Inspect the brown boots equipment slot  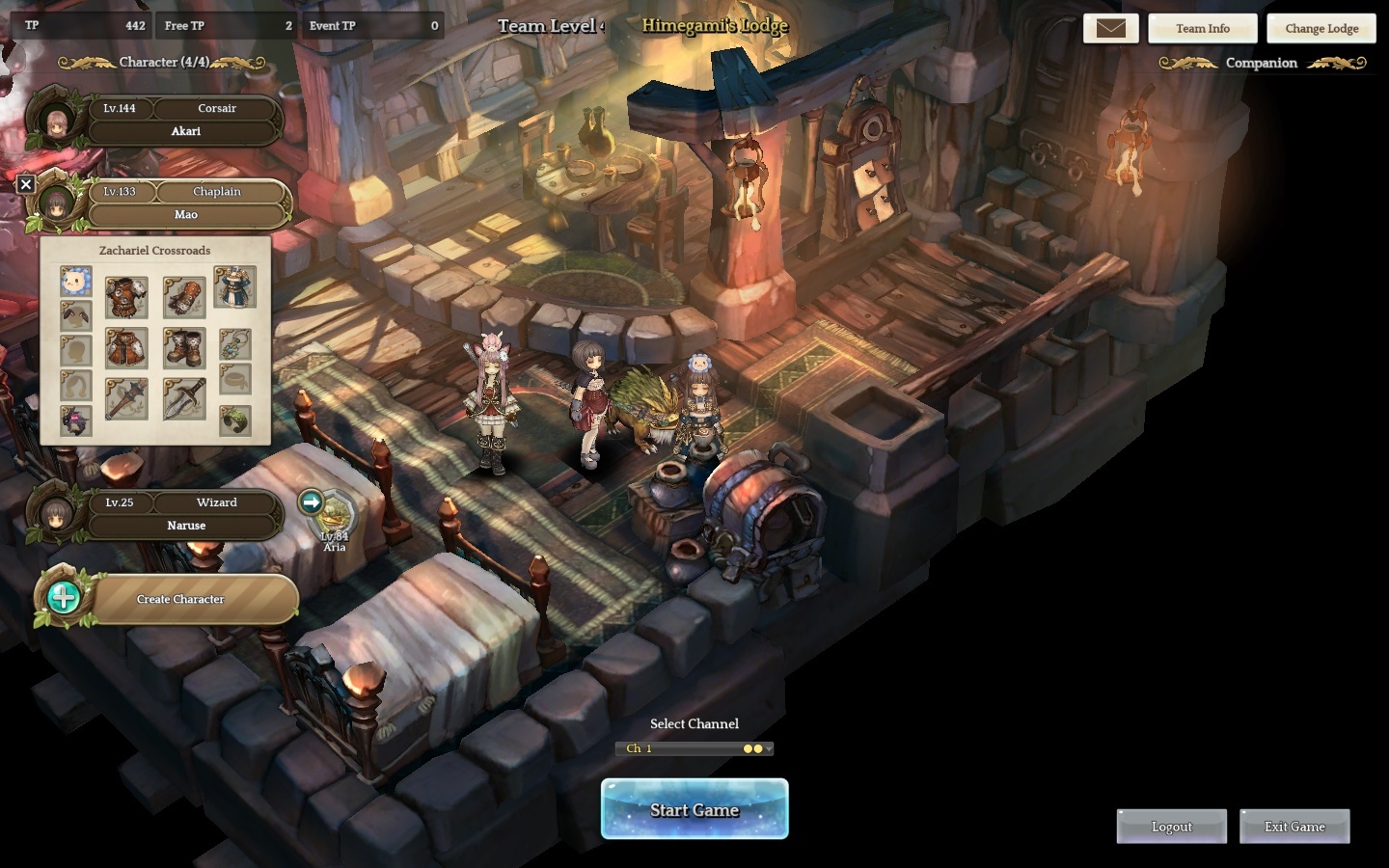tap(184, 348)
